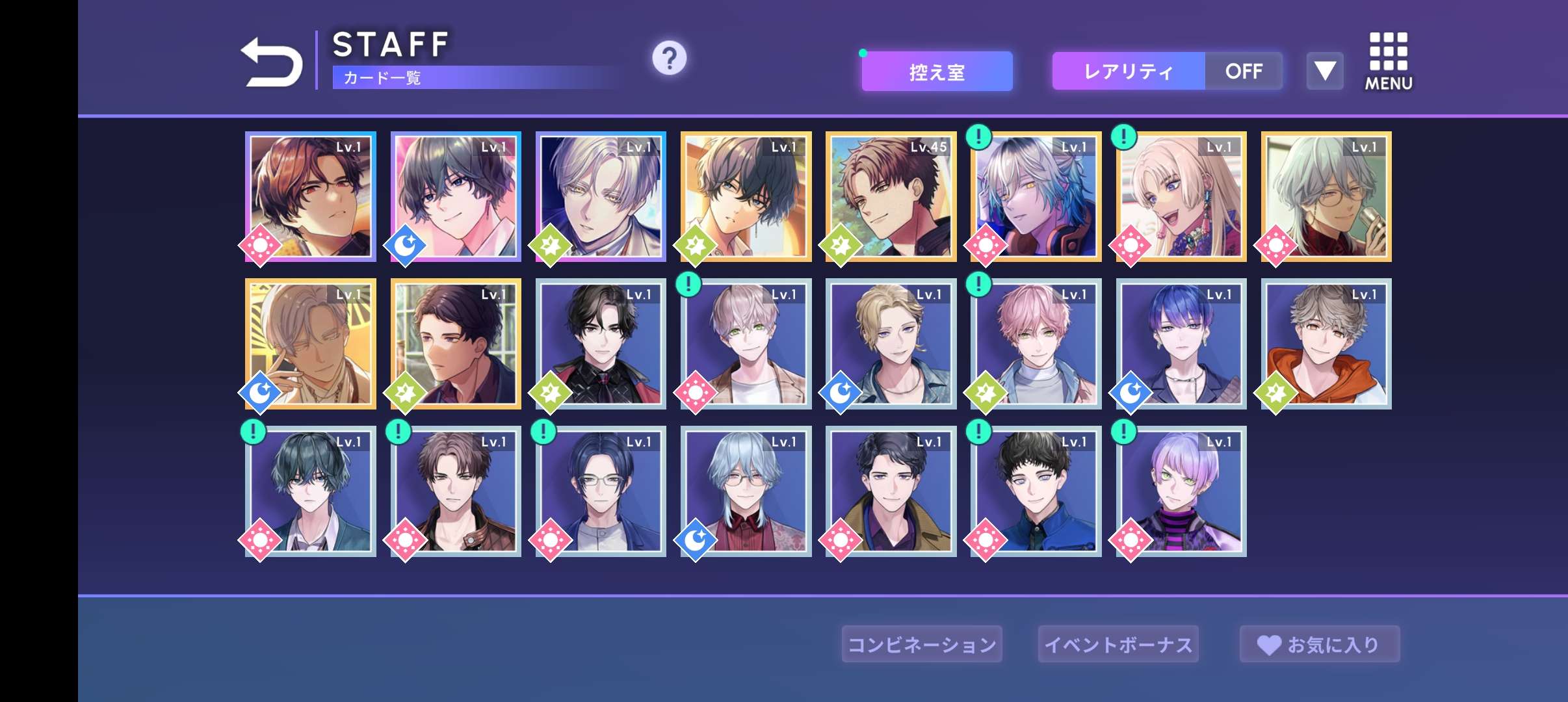Choose the blonde long-haired woman card
This screenshot has width=1568, height=702.
coord(1181,197)
